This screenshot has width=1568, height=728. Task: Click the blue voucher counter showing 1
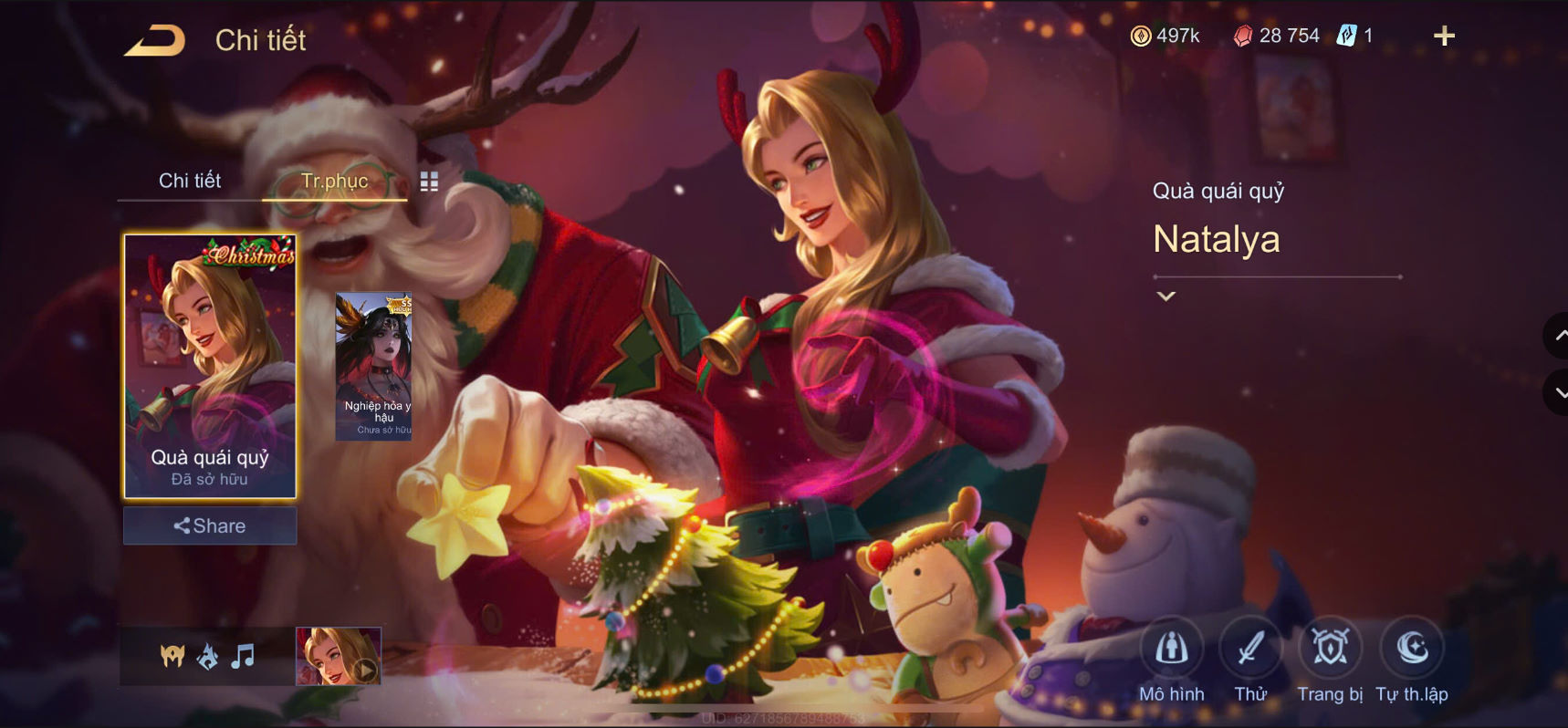pyautogui.click(x=1356, y=36)
